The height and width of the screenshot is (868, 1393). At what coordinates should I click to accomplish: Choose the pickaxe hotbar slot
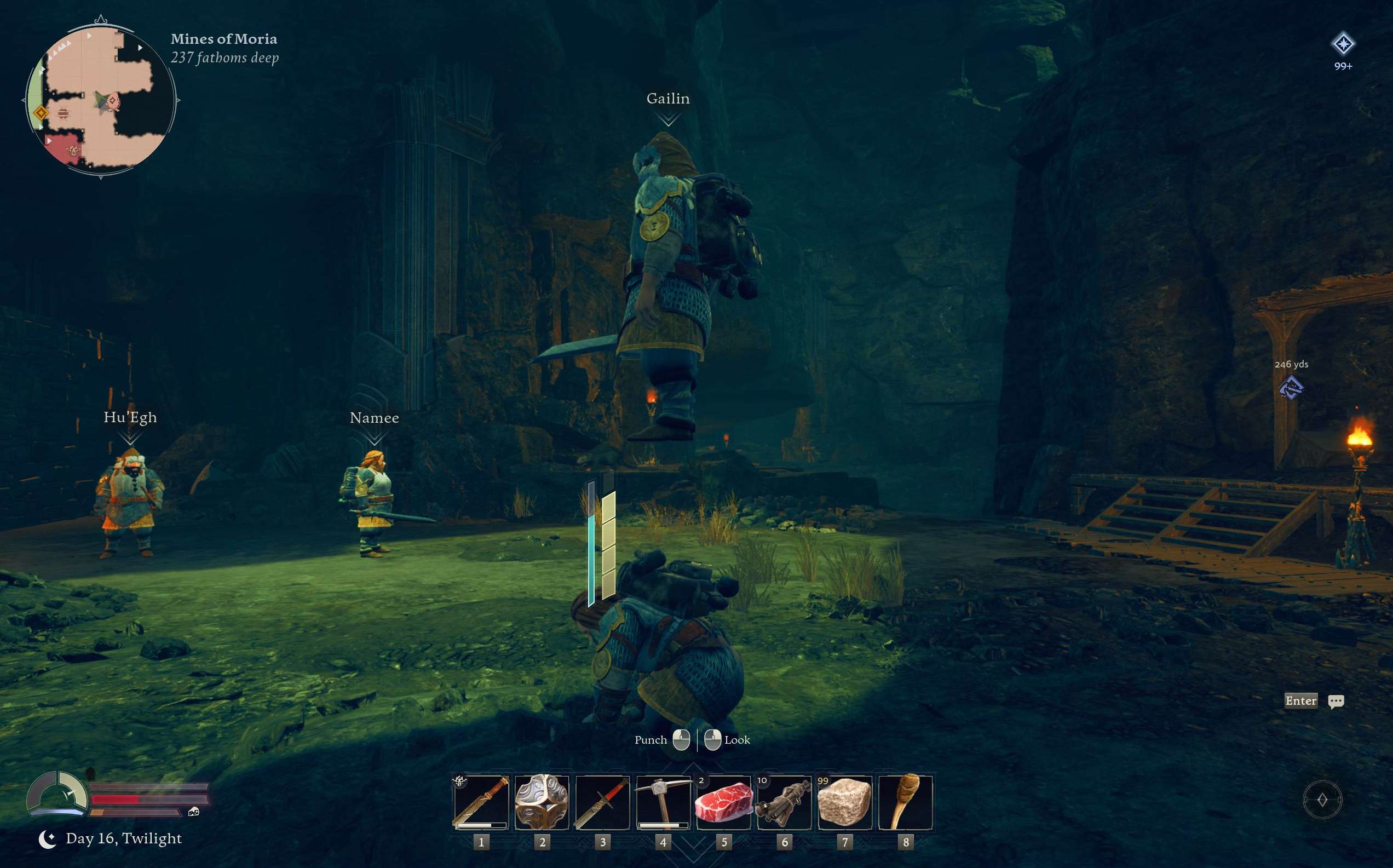click(x=663, y=802)
